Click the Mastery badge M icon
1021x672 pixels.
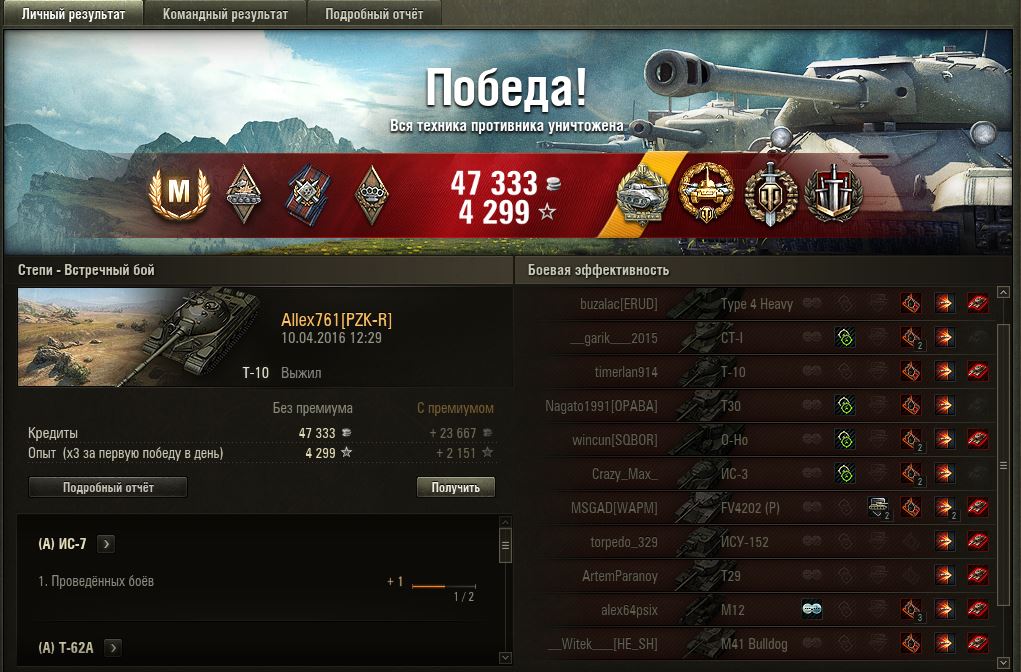click(x=178, y=192)
